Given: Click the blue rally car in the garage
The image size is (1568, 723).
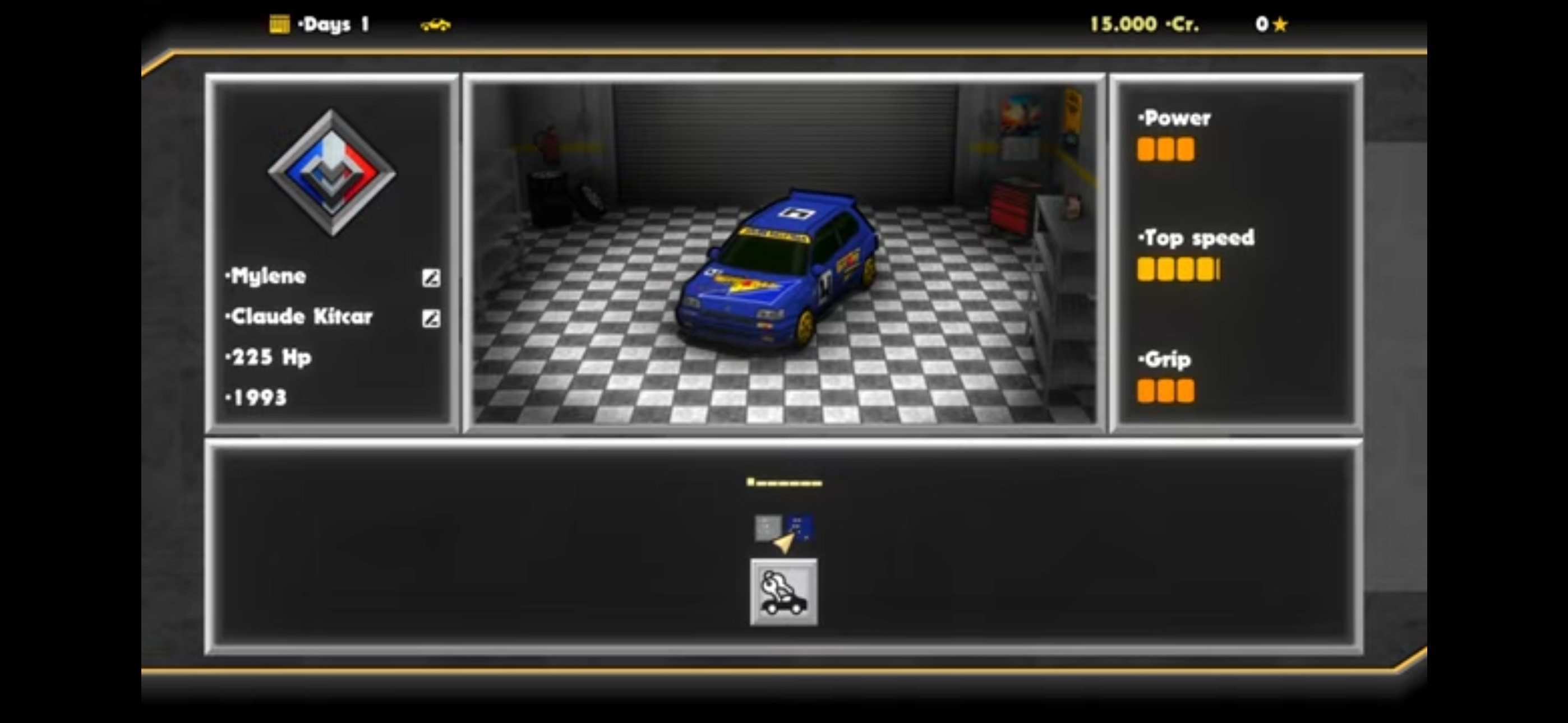Looking at the screenshot, I should [782, 268].
